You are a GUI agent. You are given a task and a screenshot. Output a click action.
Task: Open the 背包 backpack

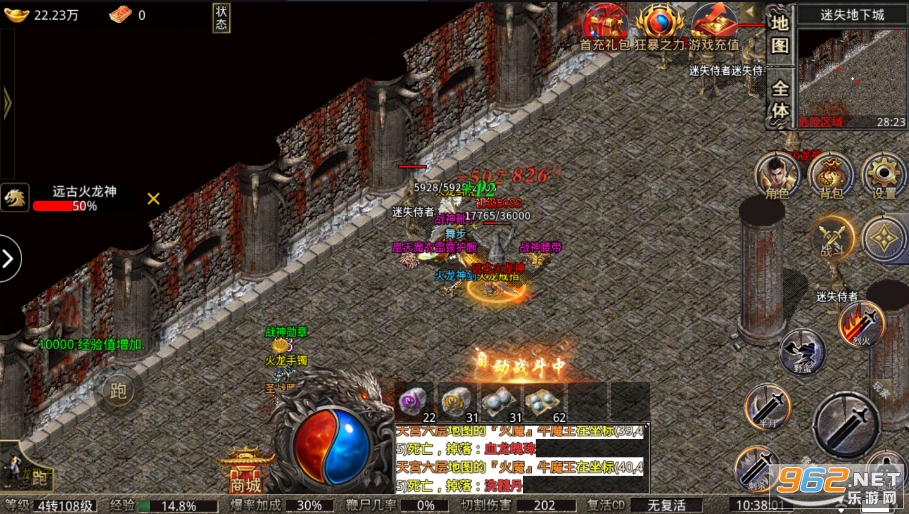tap(830, 175)
